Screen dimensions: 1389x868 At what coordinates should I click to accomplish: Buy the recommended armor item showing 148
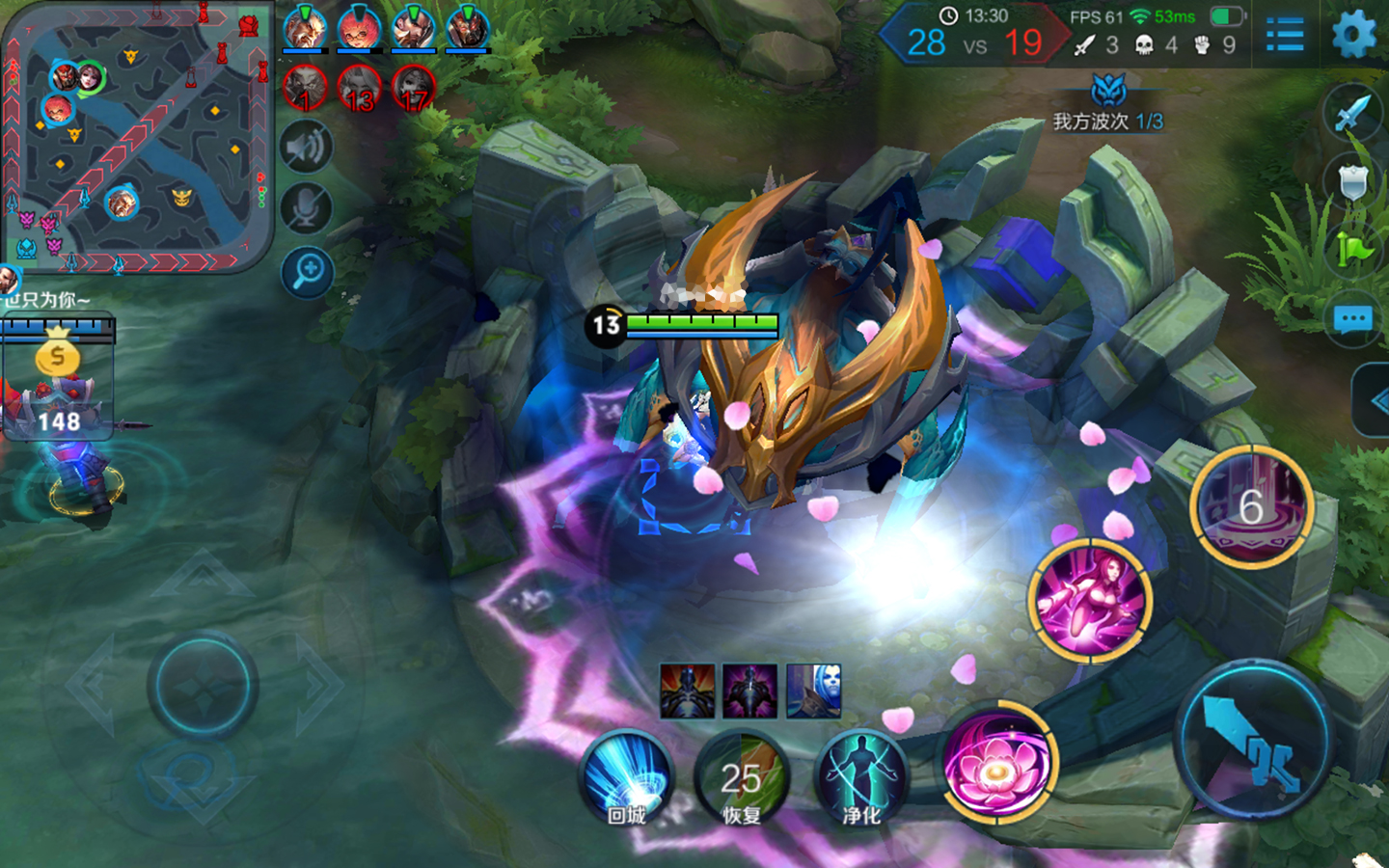pos(60,405)
